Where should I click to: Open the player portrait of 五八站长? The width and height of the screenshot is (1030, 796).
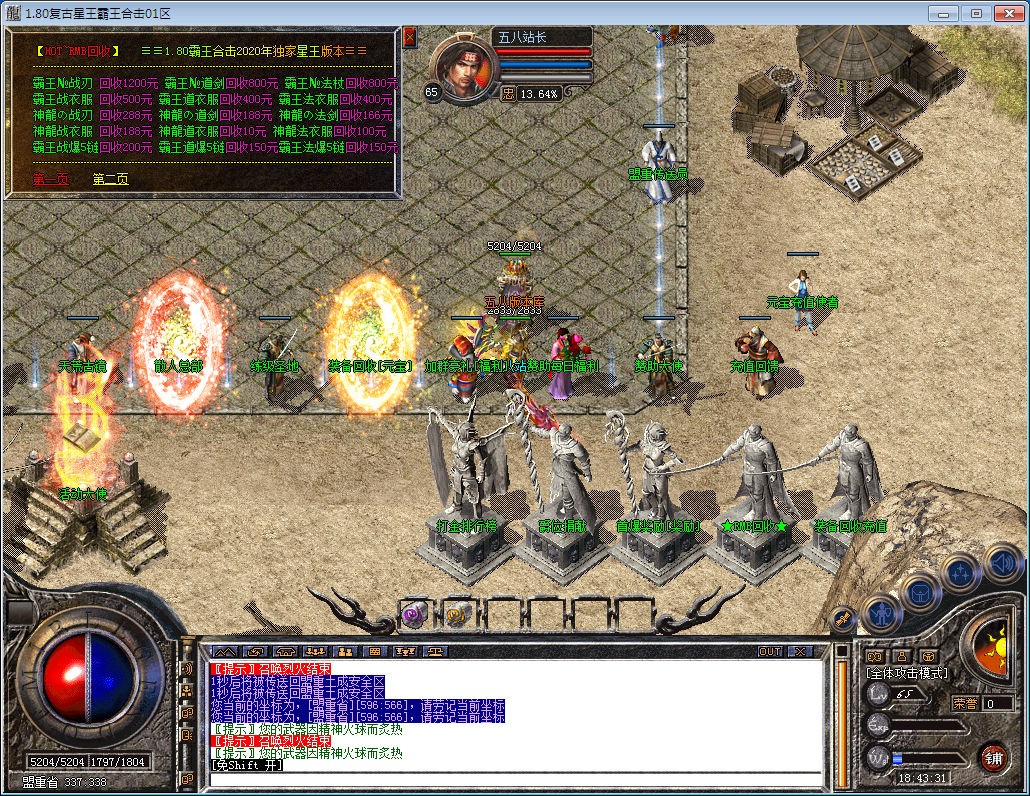(x=463, y=70)
